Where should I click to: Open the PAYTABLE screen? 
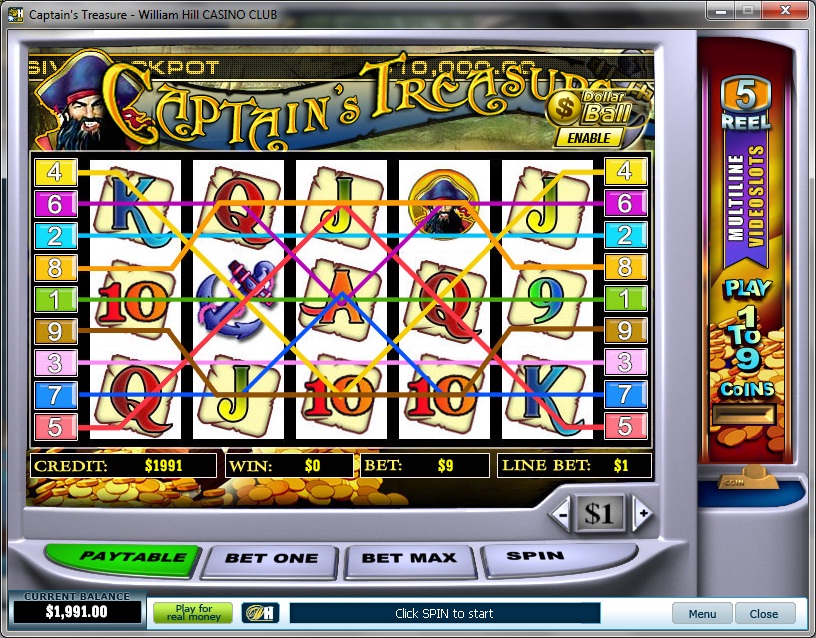119,557
